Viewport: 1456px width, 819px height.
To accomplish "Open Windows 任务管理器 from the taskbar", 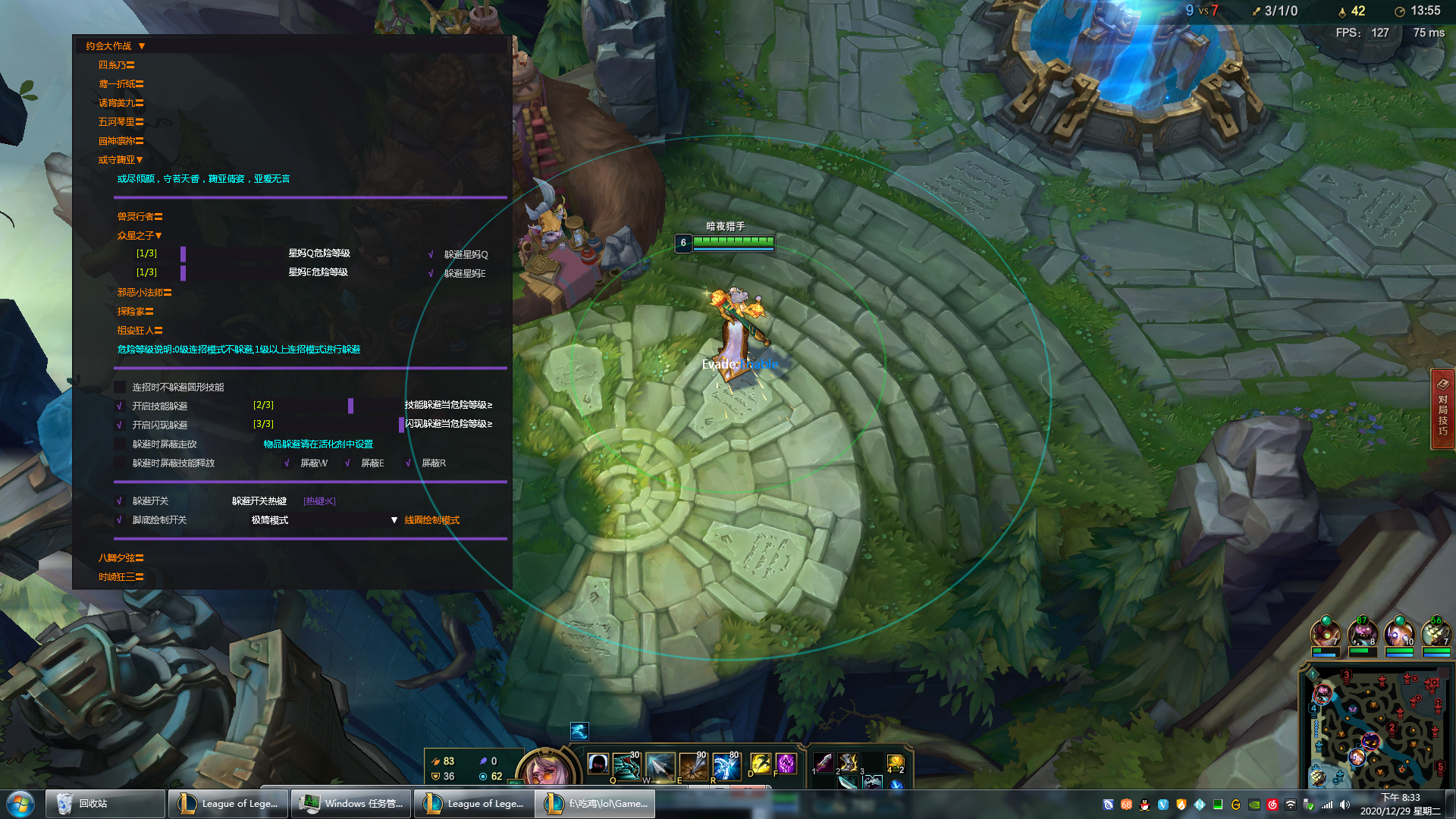I will [x=353, y=804].
